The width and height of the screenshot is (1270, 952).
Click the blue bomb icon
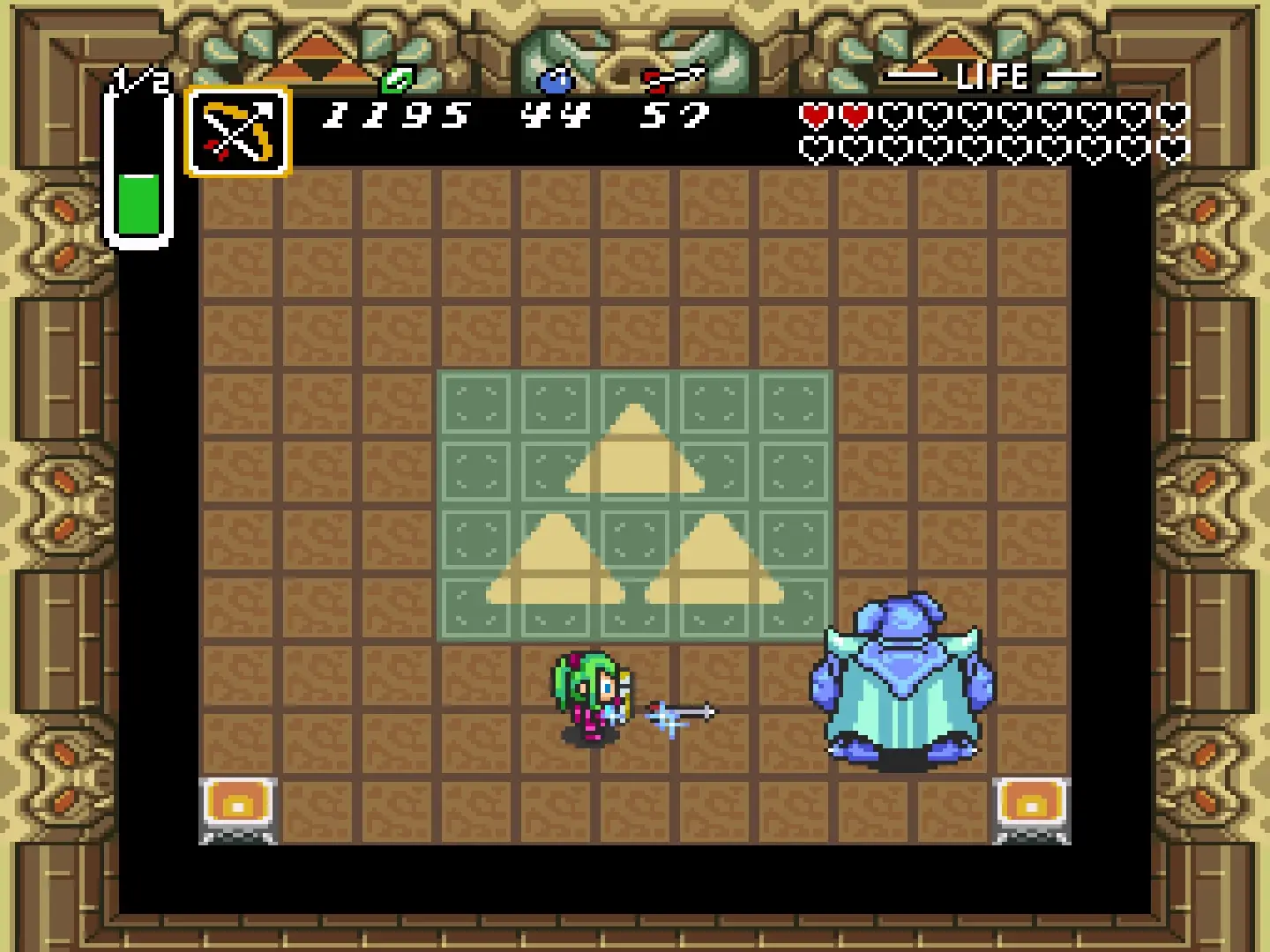tap(556, 81)
